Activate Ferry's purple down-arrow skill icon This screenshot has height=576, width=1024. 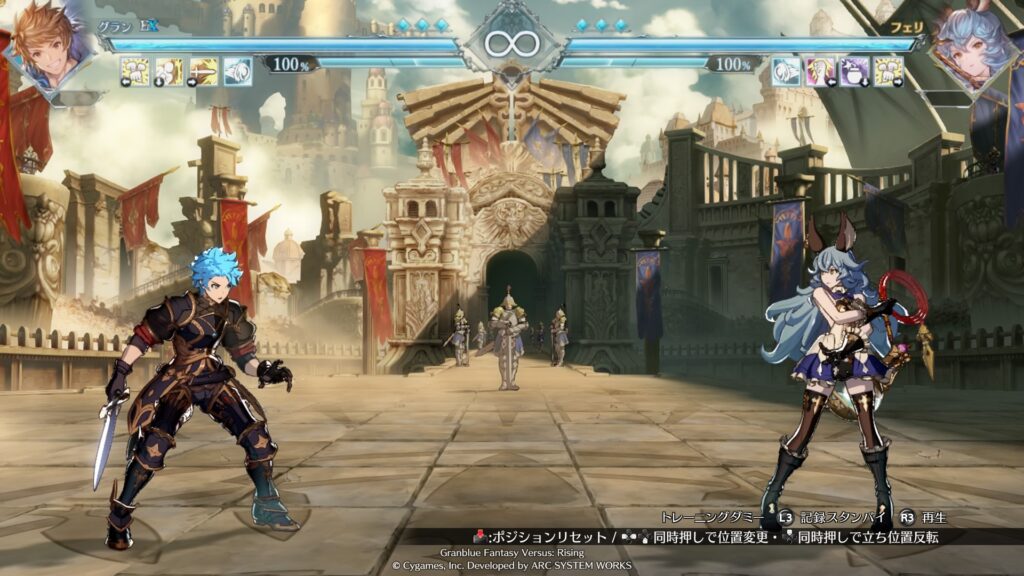854,70
